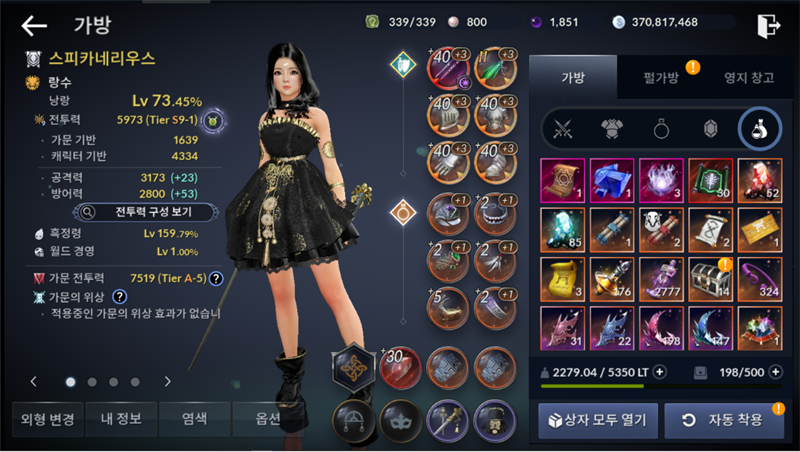Select the ring accessory filter
Screen dimensions: 800x452
661,128
